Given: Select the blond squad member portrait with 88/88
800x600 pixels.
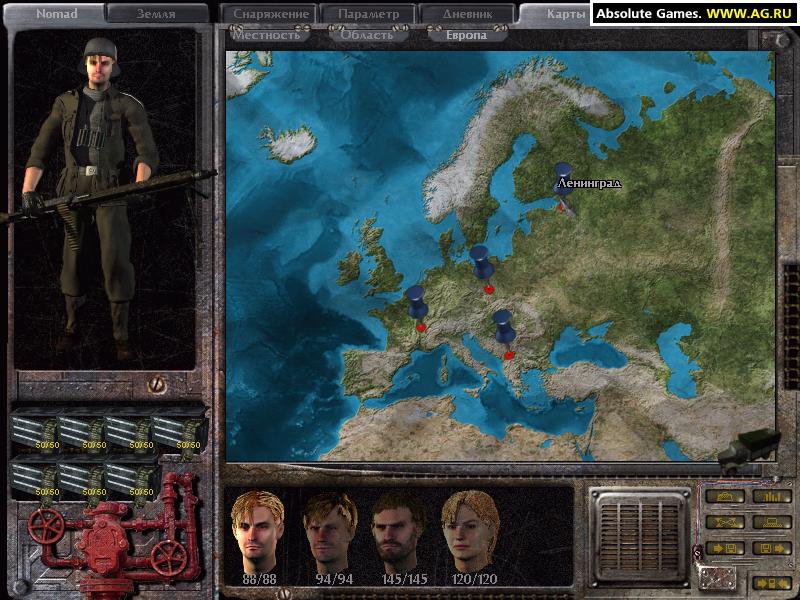Looking at the screenshot, I should point(257,530).
